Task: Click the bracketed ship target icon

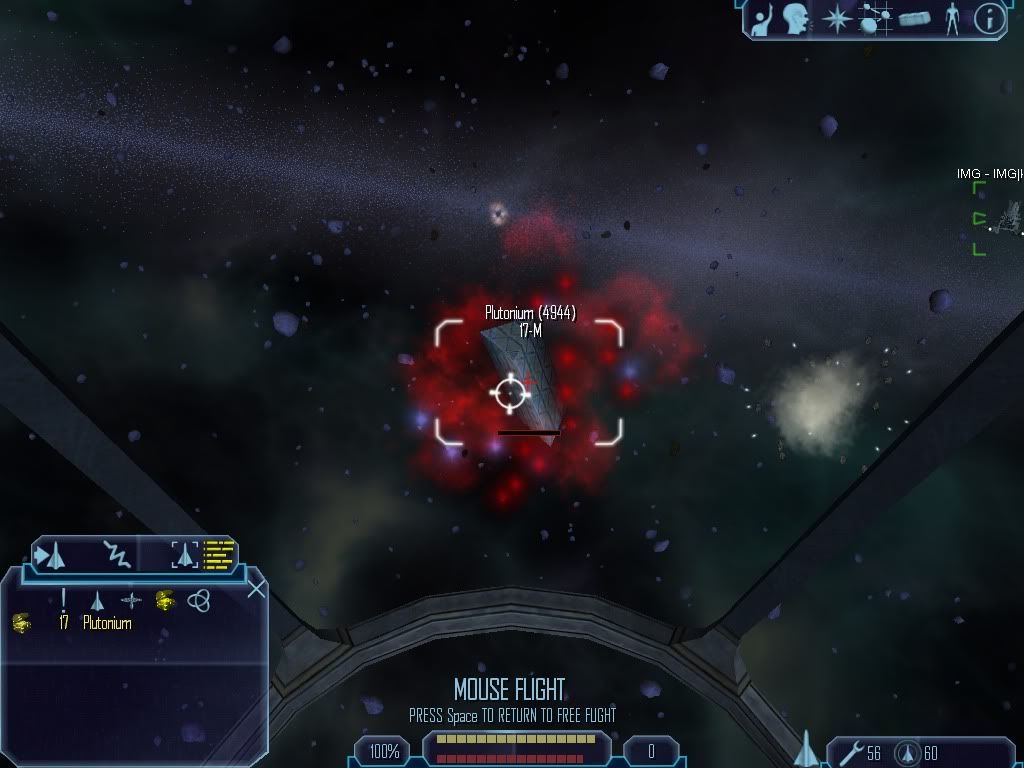Action: click(x=186, y=554)
